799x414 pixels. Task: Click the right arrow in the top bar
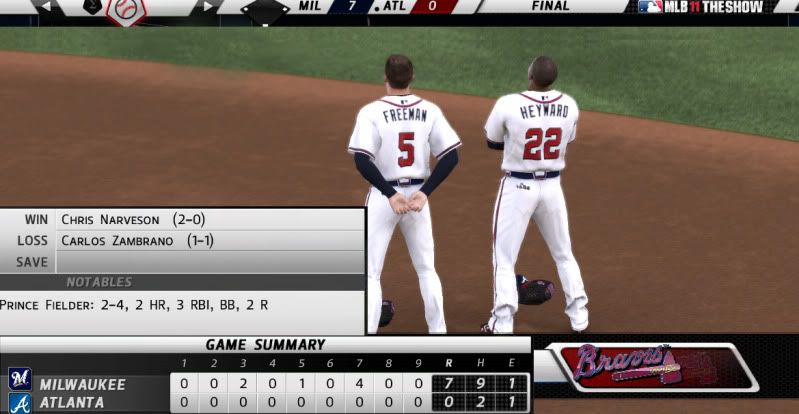pyautogui.click(x=208, y=6)
